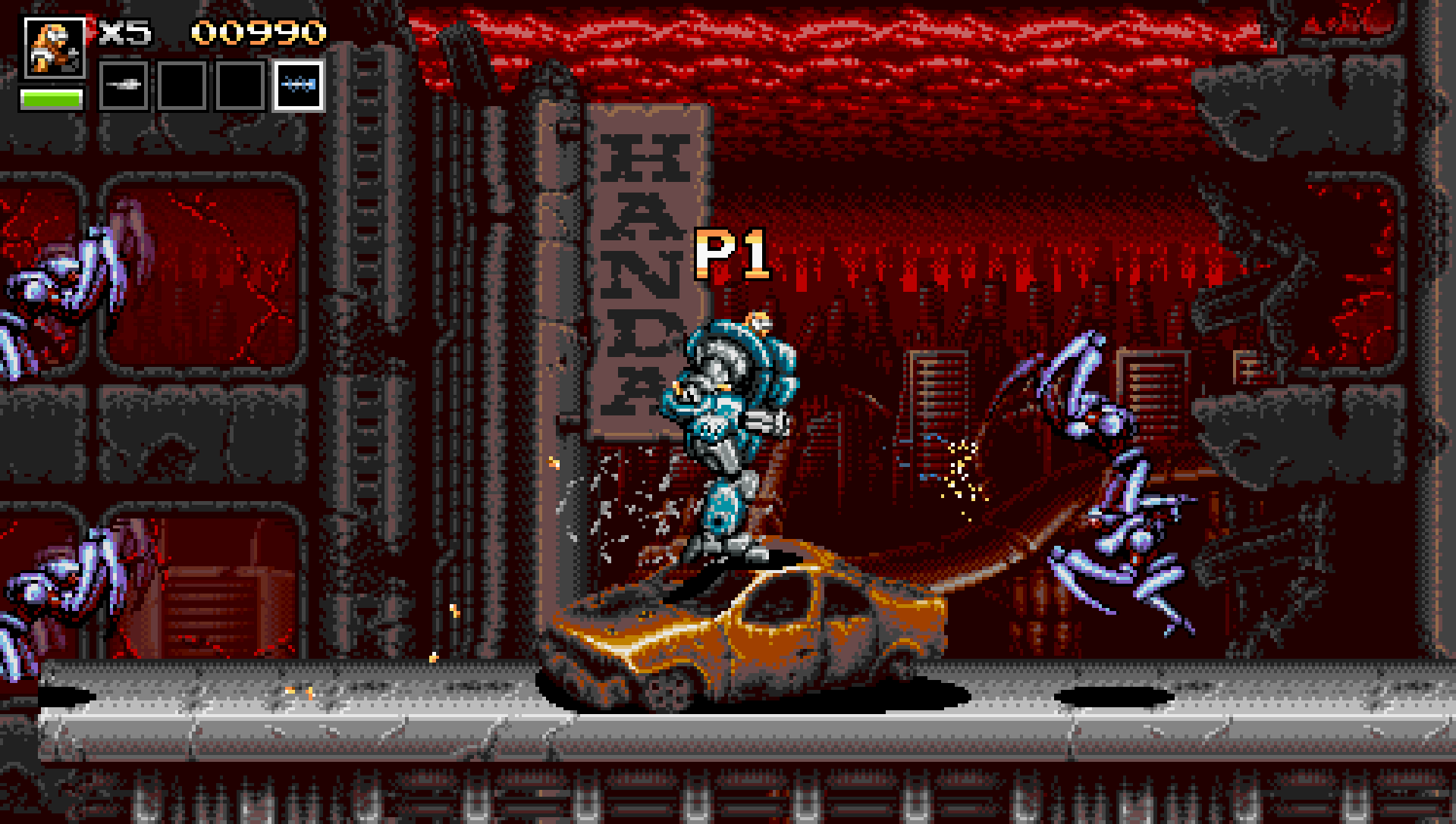Click the score display showing 00990
The image size is (1456, 824).
[258, 30]
